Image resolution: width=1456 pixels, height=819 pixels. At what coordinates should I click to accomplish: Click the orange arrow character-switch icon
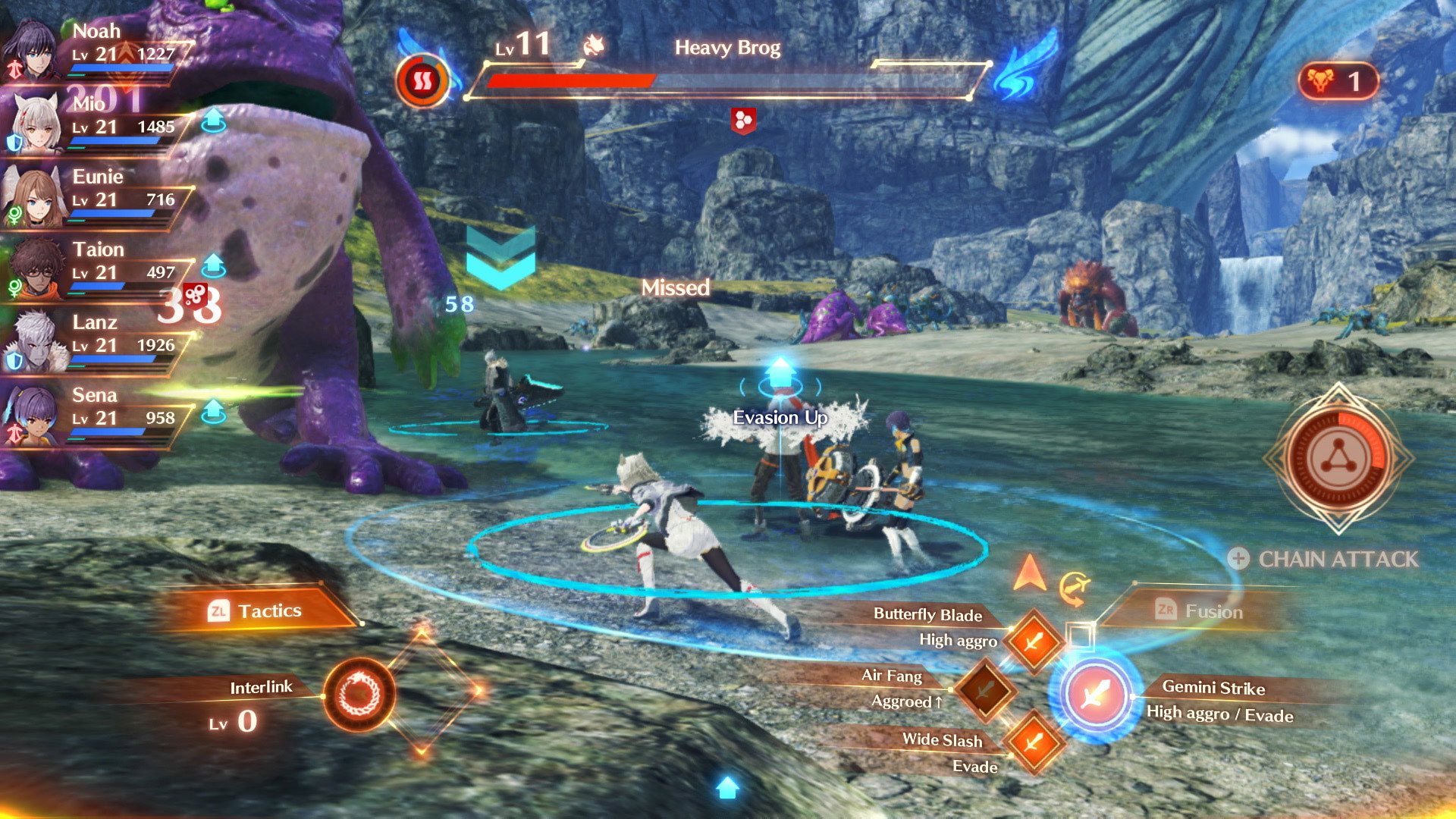(x=1029, y=573)
